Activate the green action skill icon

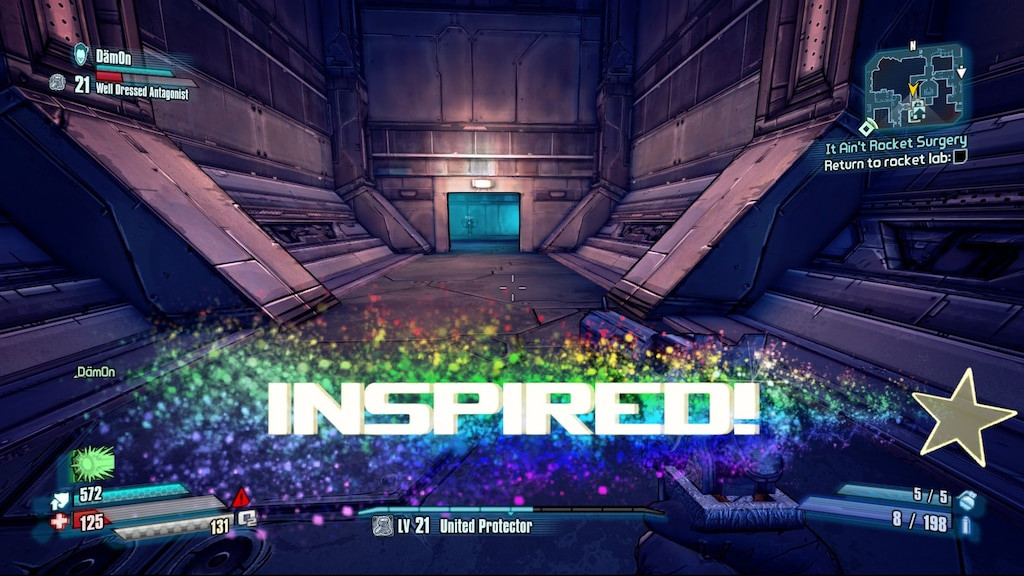(93, 464)
